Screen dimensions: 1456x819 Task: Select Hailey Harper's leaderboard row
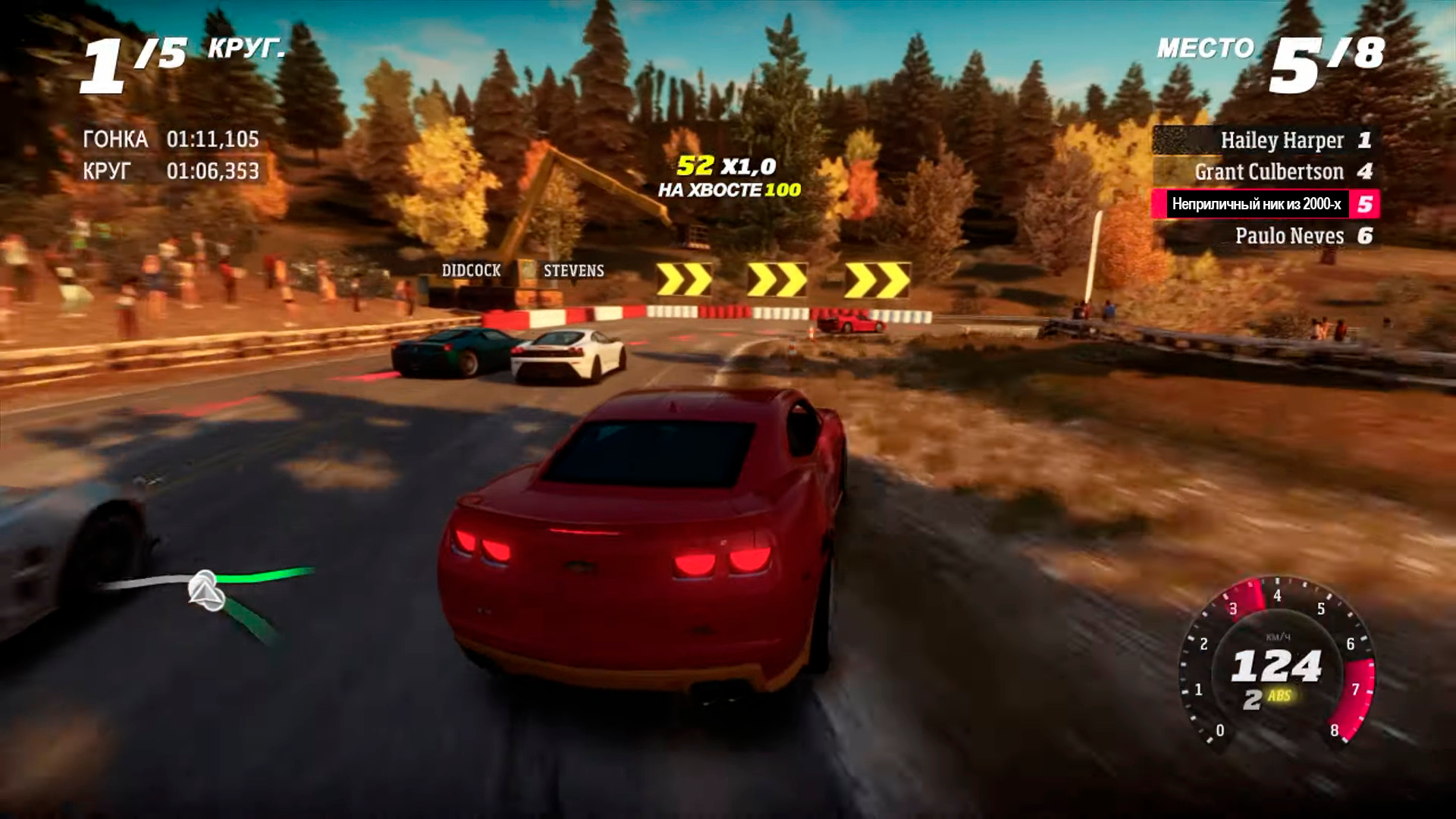click(1265, 140)
